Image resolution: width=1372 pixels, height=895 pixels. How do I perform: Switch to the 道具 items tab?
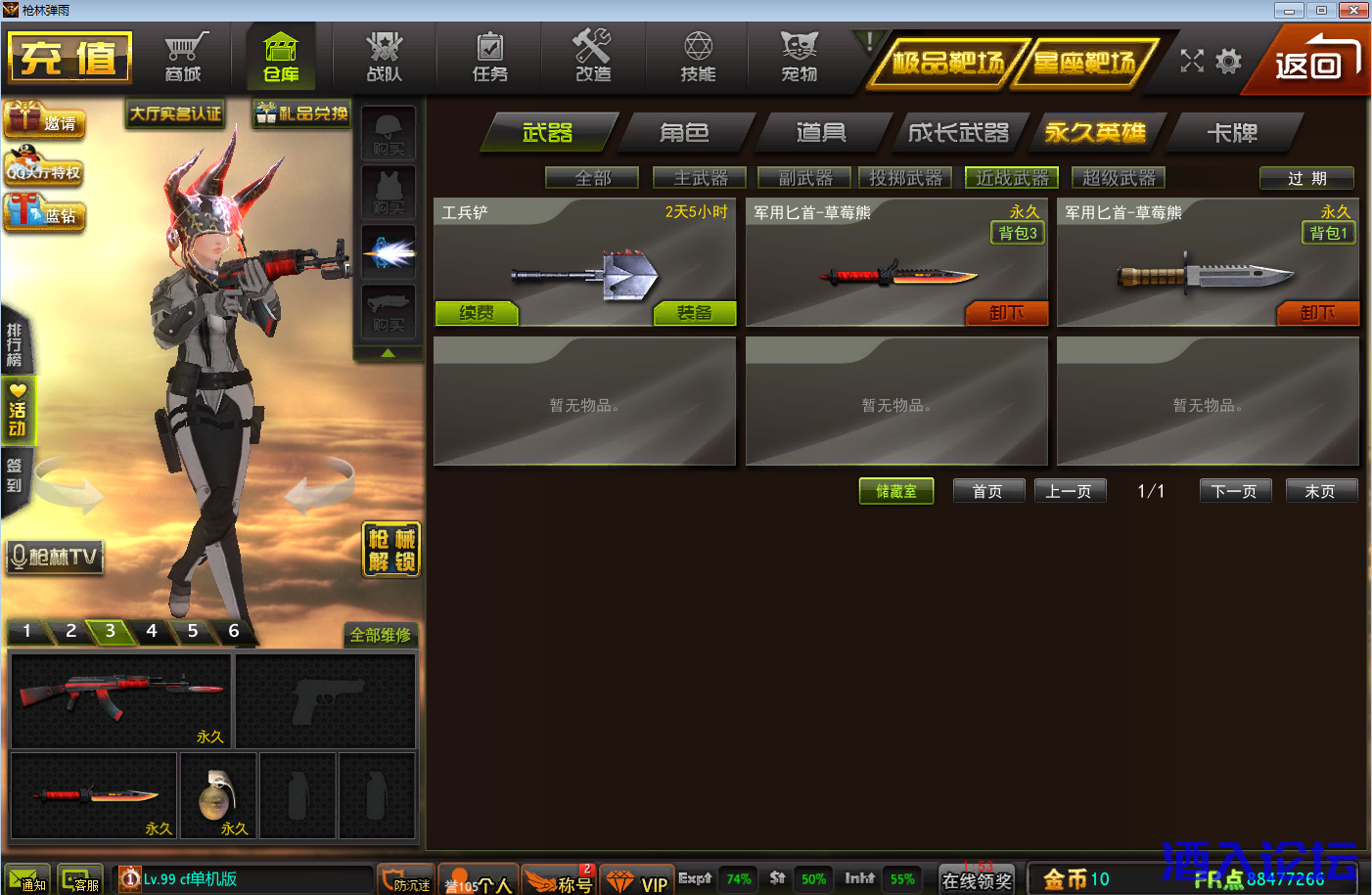pyautogui.click(x=821, y=132)
